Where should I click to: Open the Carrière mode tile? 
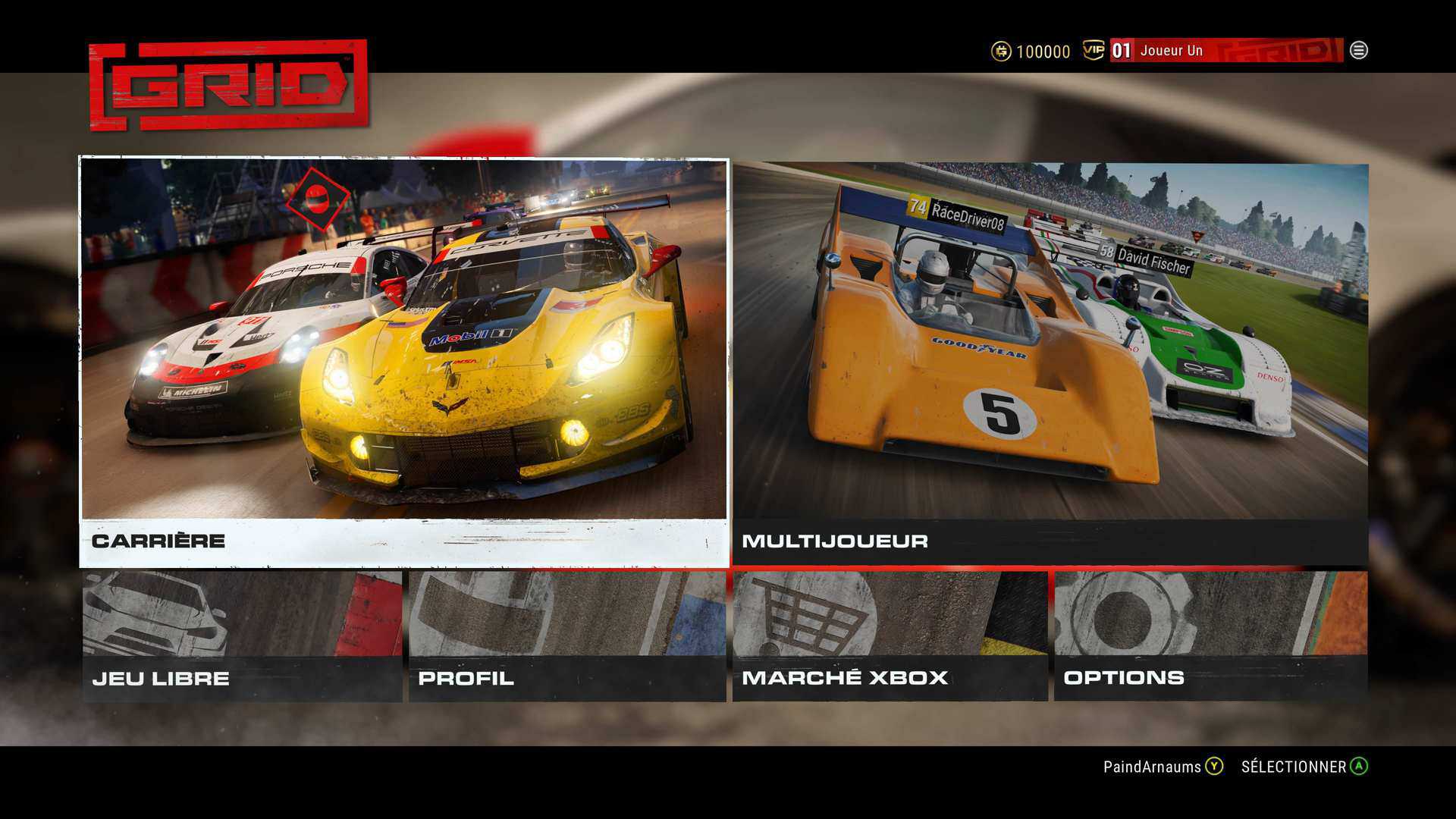tap(404, 362)
